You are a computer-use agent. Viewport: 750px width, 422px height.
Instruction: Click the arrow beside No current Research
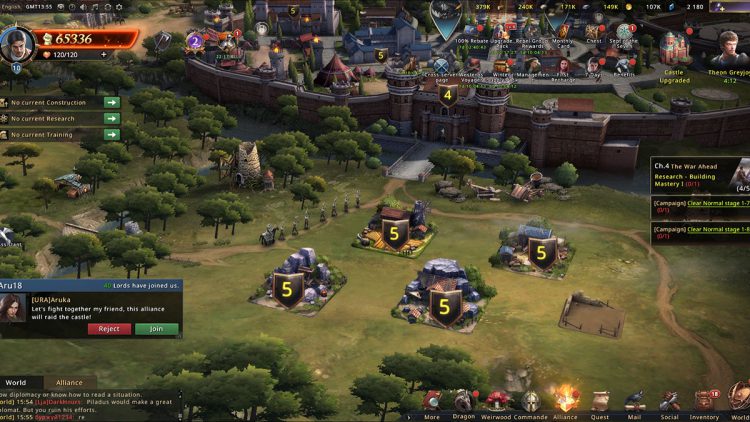pyautogui.click(x=111, y=118)
